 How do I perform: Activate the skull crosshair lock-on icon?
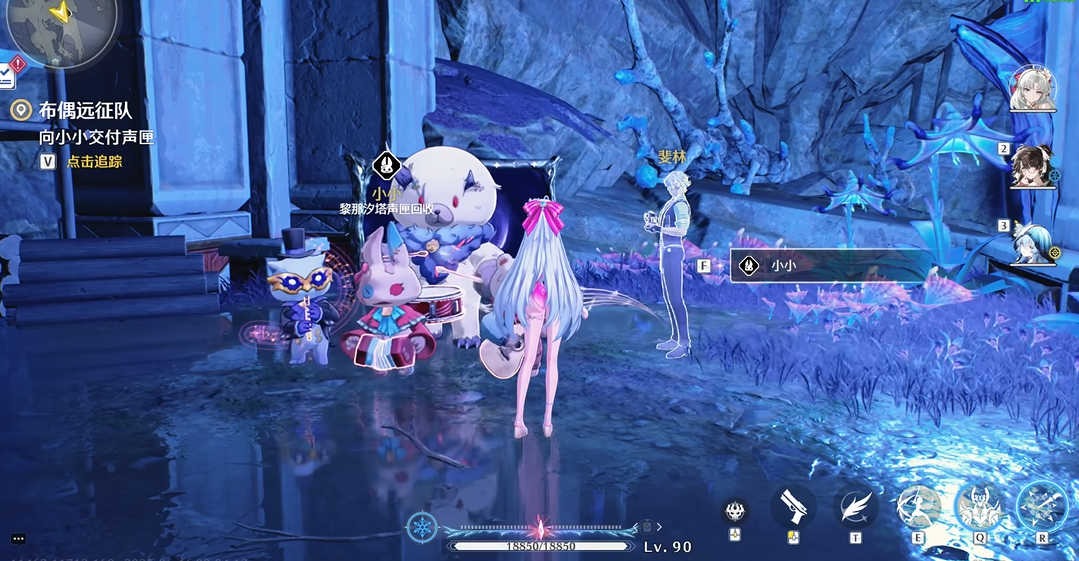(737, 510)
